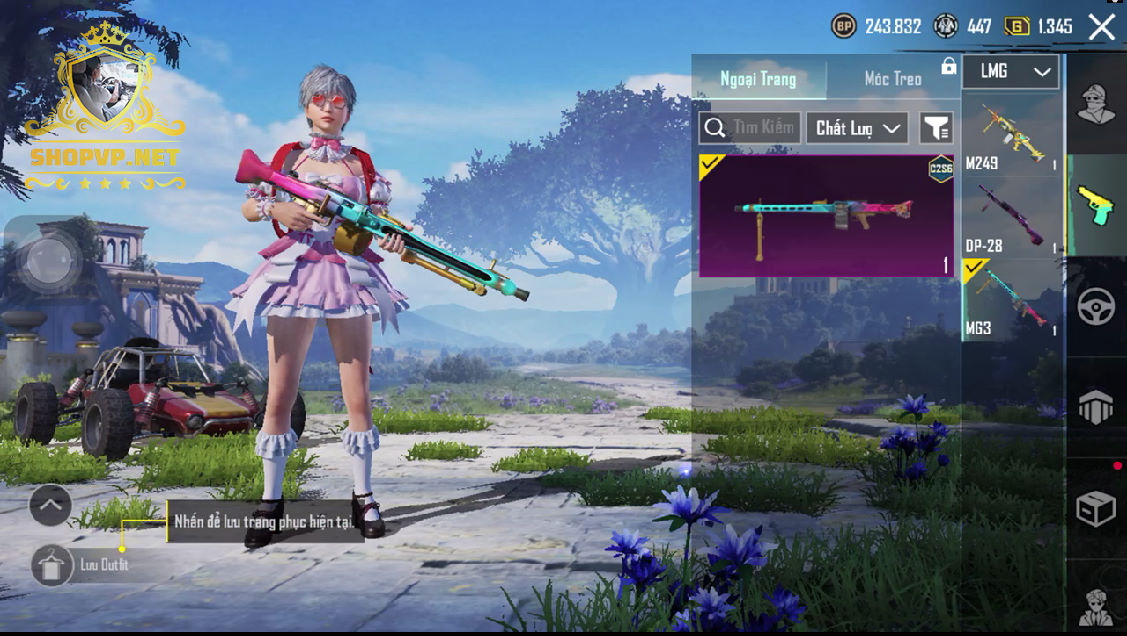Close the inventory with the X button
Image resolution: width=1127 pixels, height=636 pixels.
(1101, 27)
